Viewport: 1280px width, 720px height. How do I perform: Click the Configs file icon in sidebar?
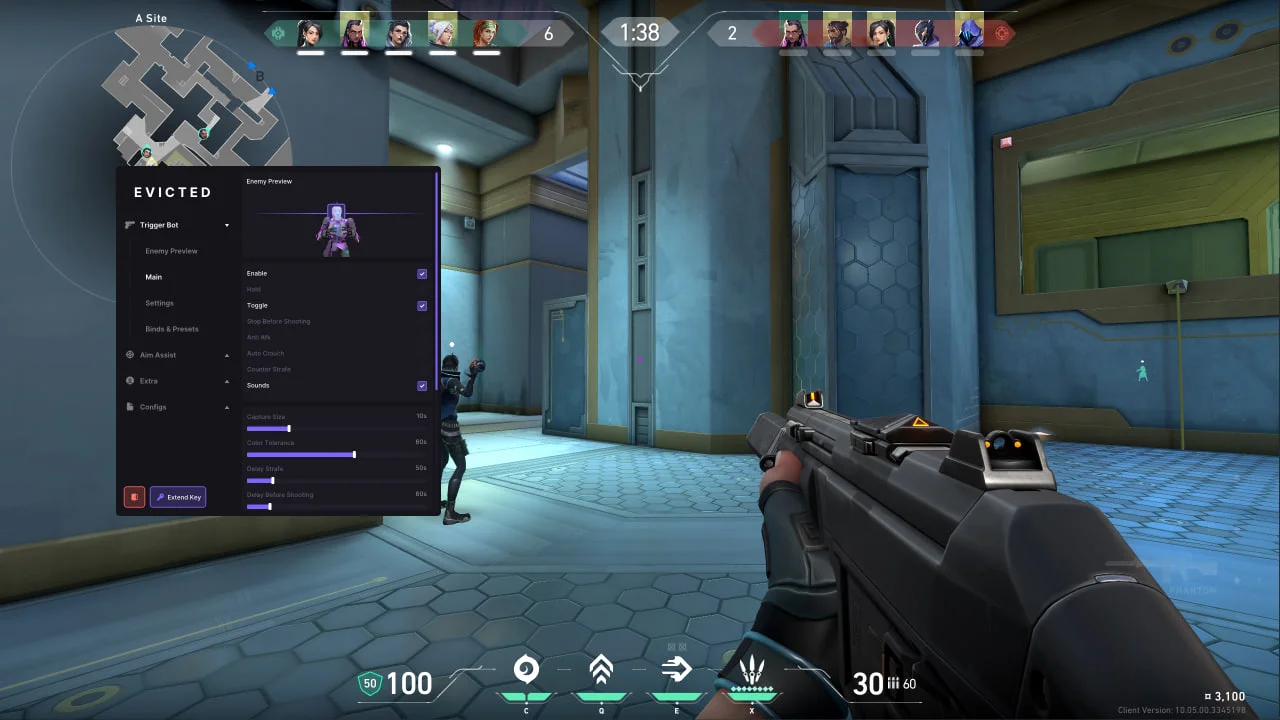129,407
